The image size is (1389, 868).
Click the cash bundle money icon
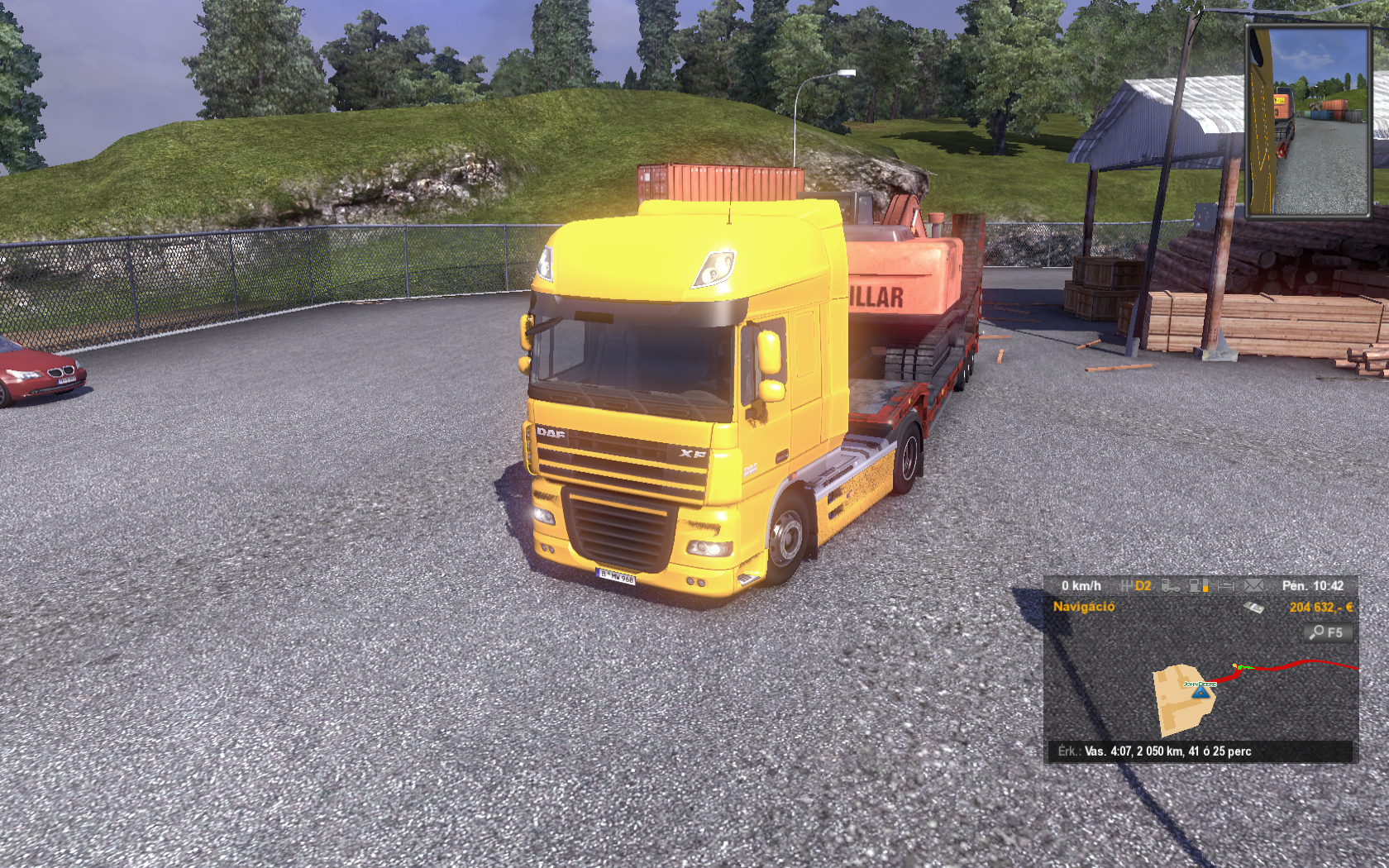pyautogui.click(x=1253, y=608)
